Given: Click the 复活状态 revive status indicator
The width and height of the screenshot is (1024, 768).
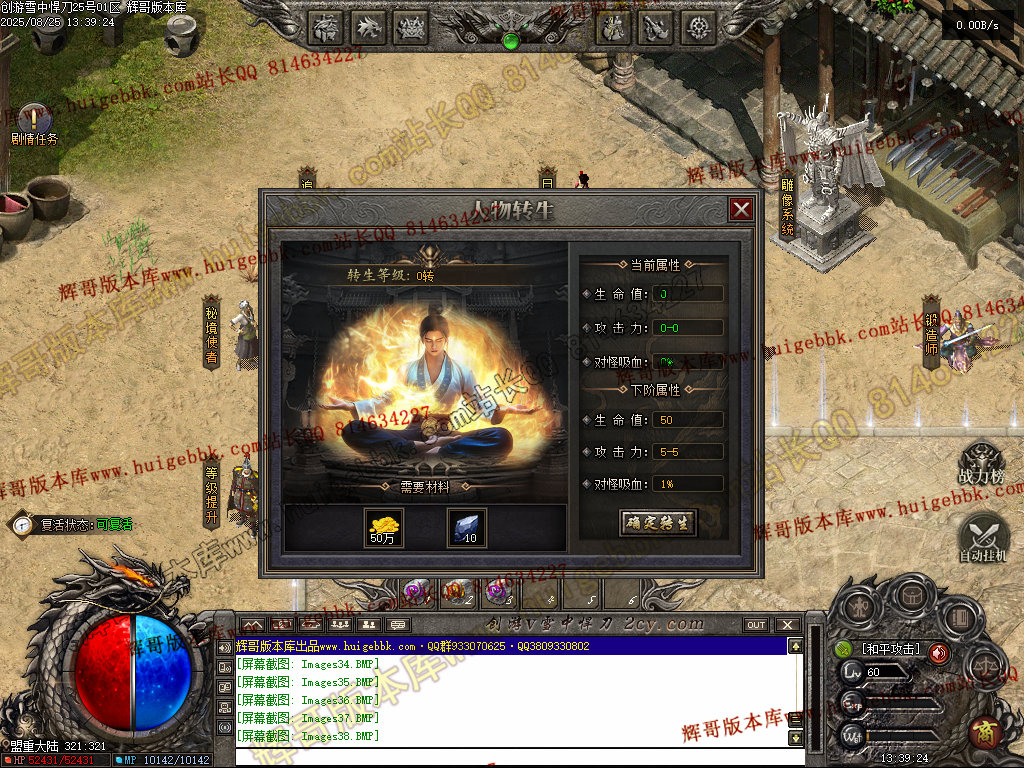Looking at the screenshot, I should 70,523.
